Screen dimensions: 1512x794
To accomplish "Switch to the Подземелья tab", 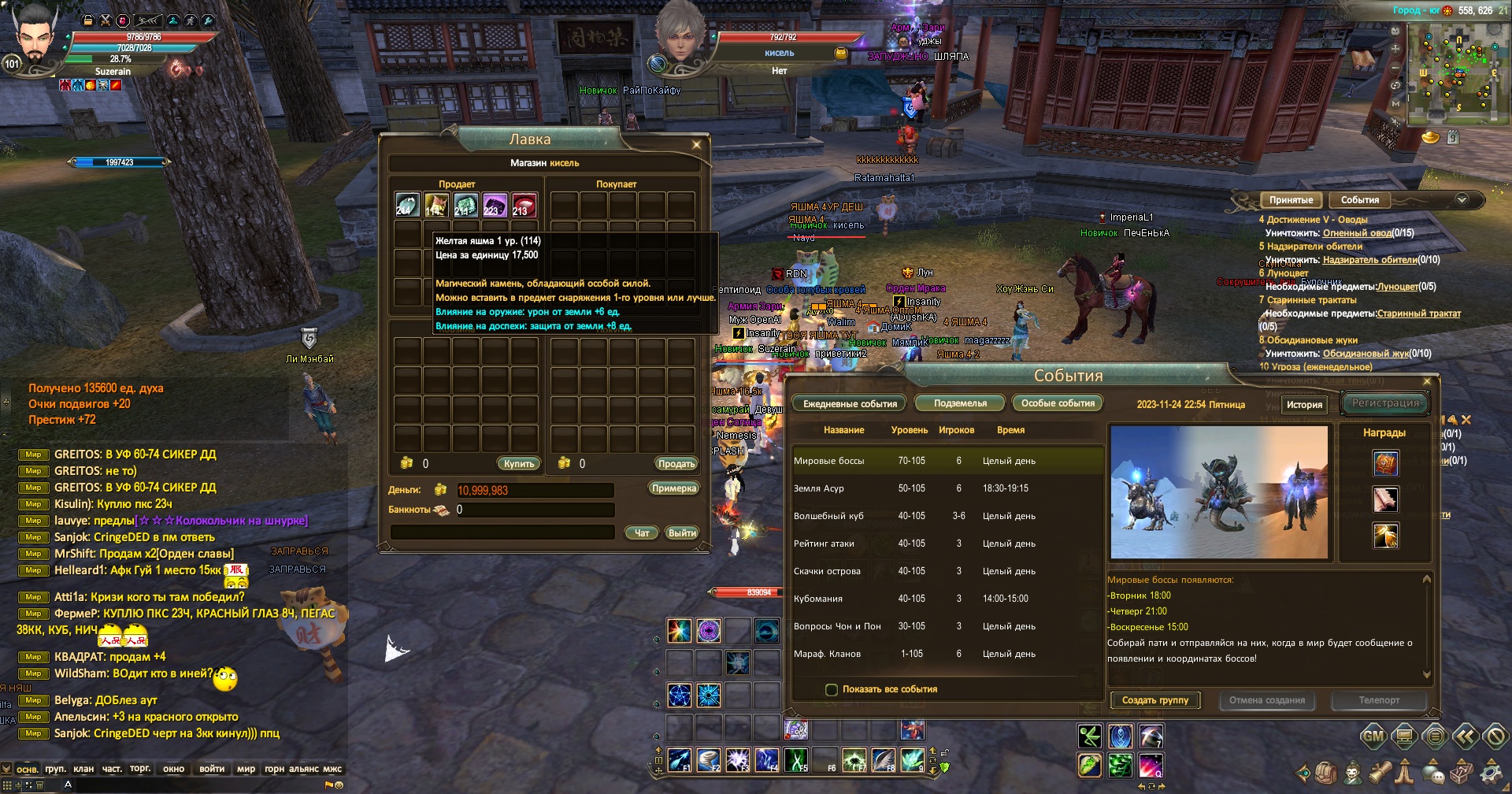I will coord(960,403).
